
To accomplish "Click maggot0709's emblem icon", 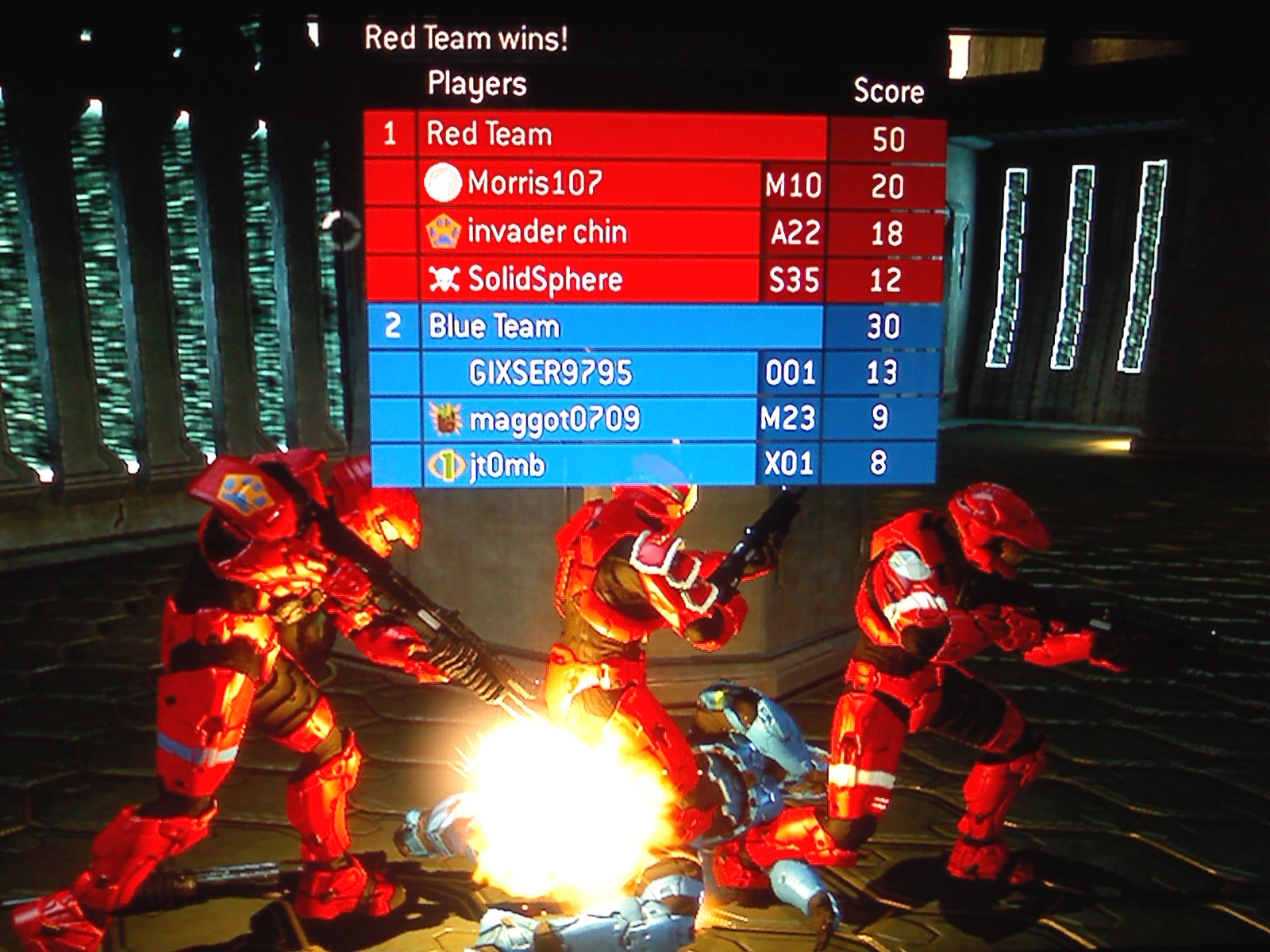I will pos(445,419).
